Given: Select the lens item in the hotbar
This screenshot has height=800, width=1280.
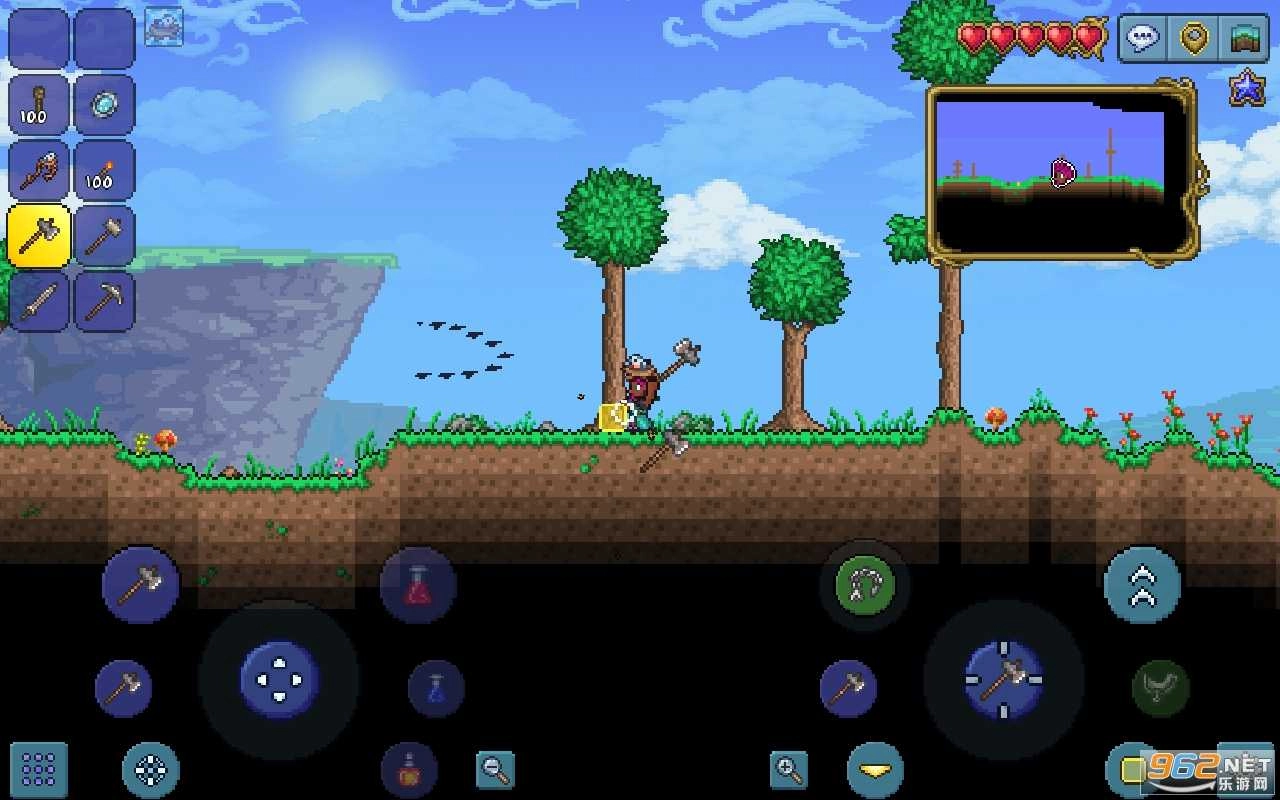Looking at the screenshot, I should pyautogui.click(x=105, y=105).
